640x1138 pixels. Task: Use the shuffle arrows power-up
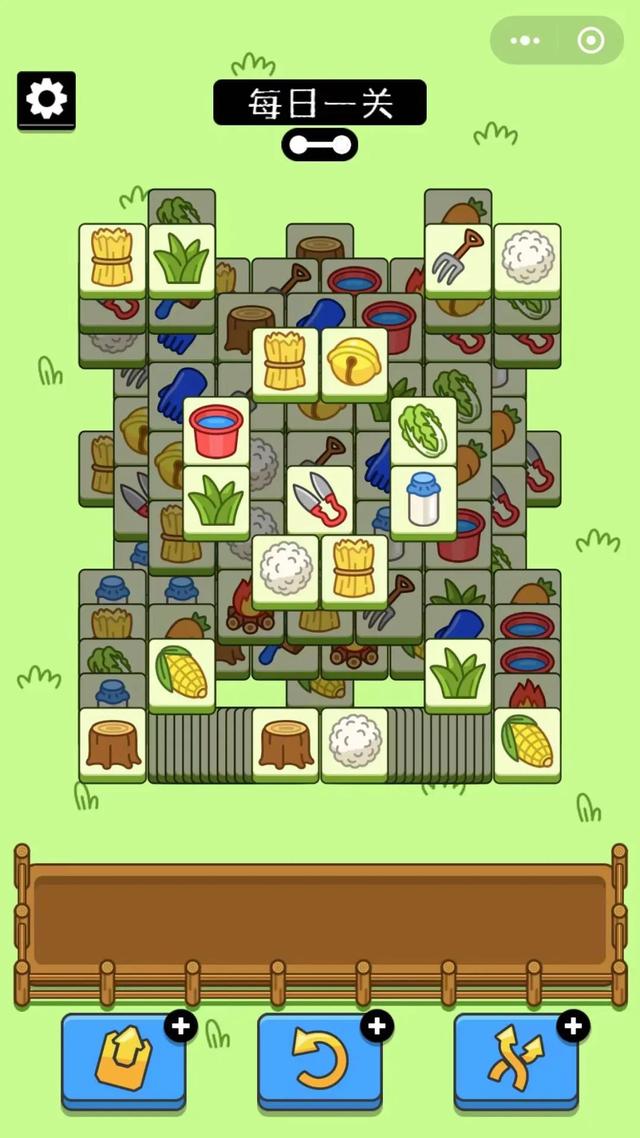pos(516,1061)
